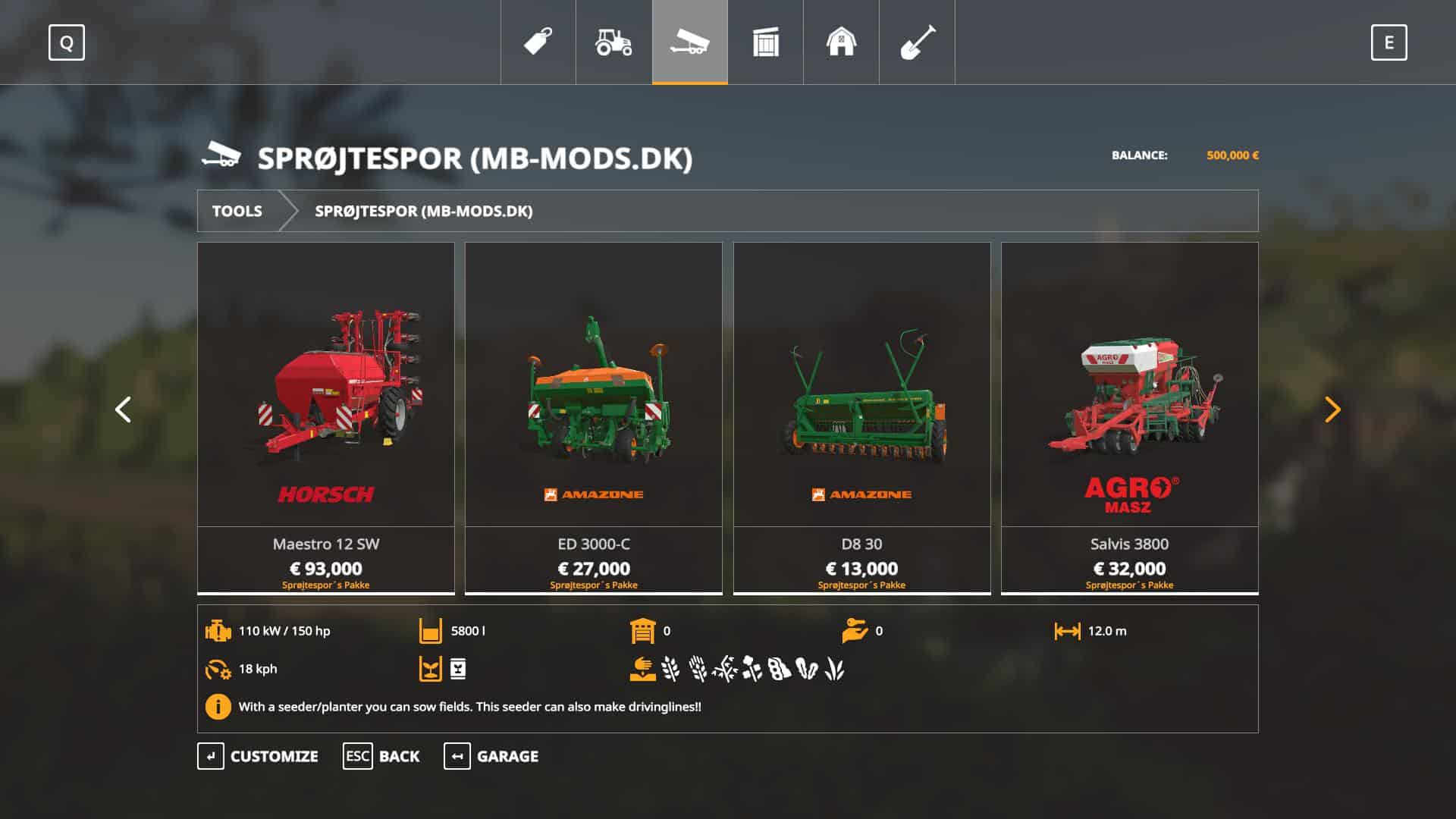
Task: Open the barn placeables tab
Action: (x=841, y=42)
